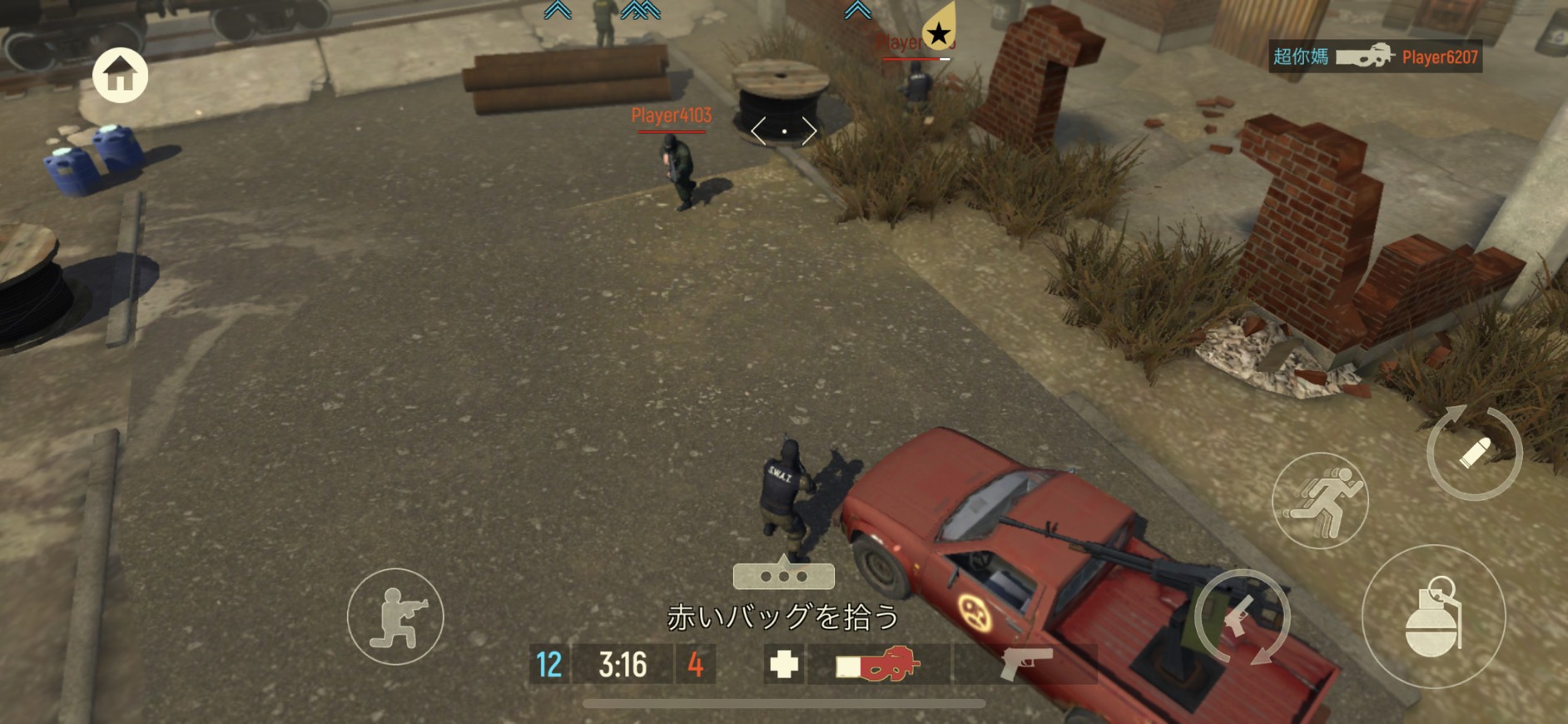Tap the home button

coord(121,75)
